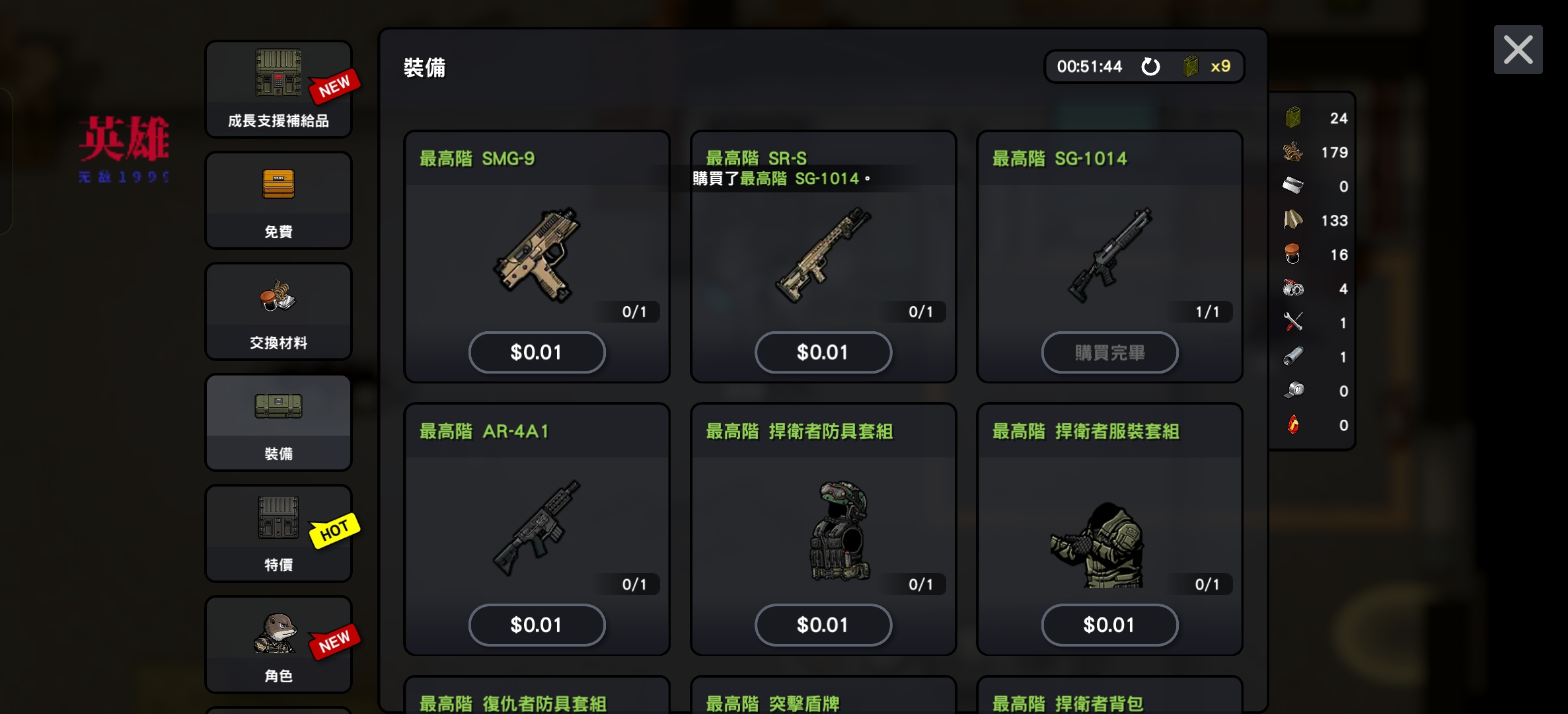Show the 特價 special offers tab
1568x714 pixels.
(278, 534)
